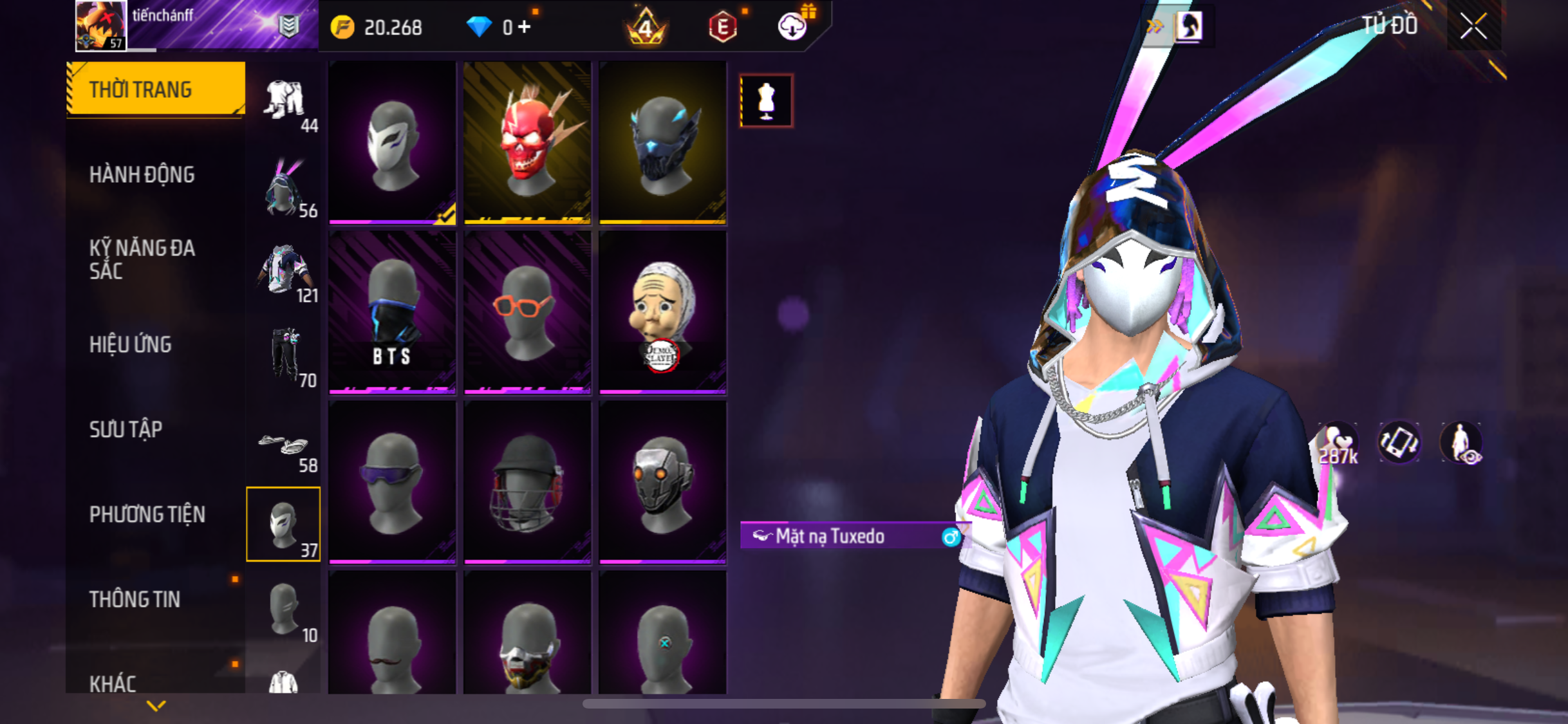Show the THÔNG TIN tab

pyautogui.click(x=135, y=599)
